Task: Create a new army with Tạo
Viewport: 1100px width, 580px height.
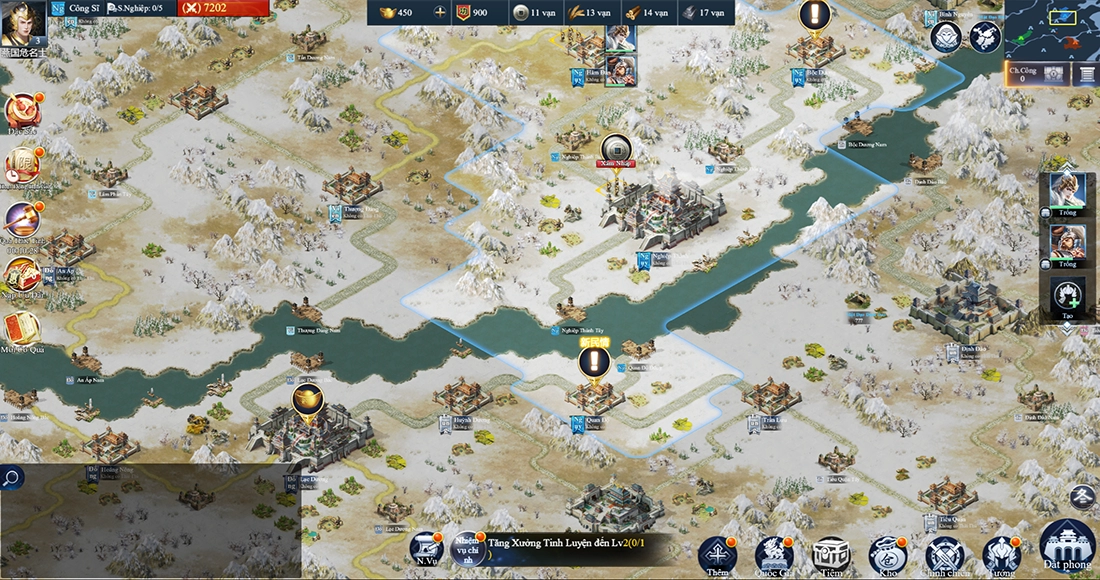Action: click(x=1067, y=296)
